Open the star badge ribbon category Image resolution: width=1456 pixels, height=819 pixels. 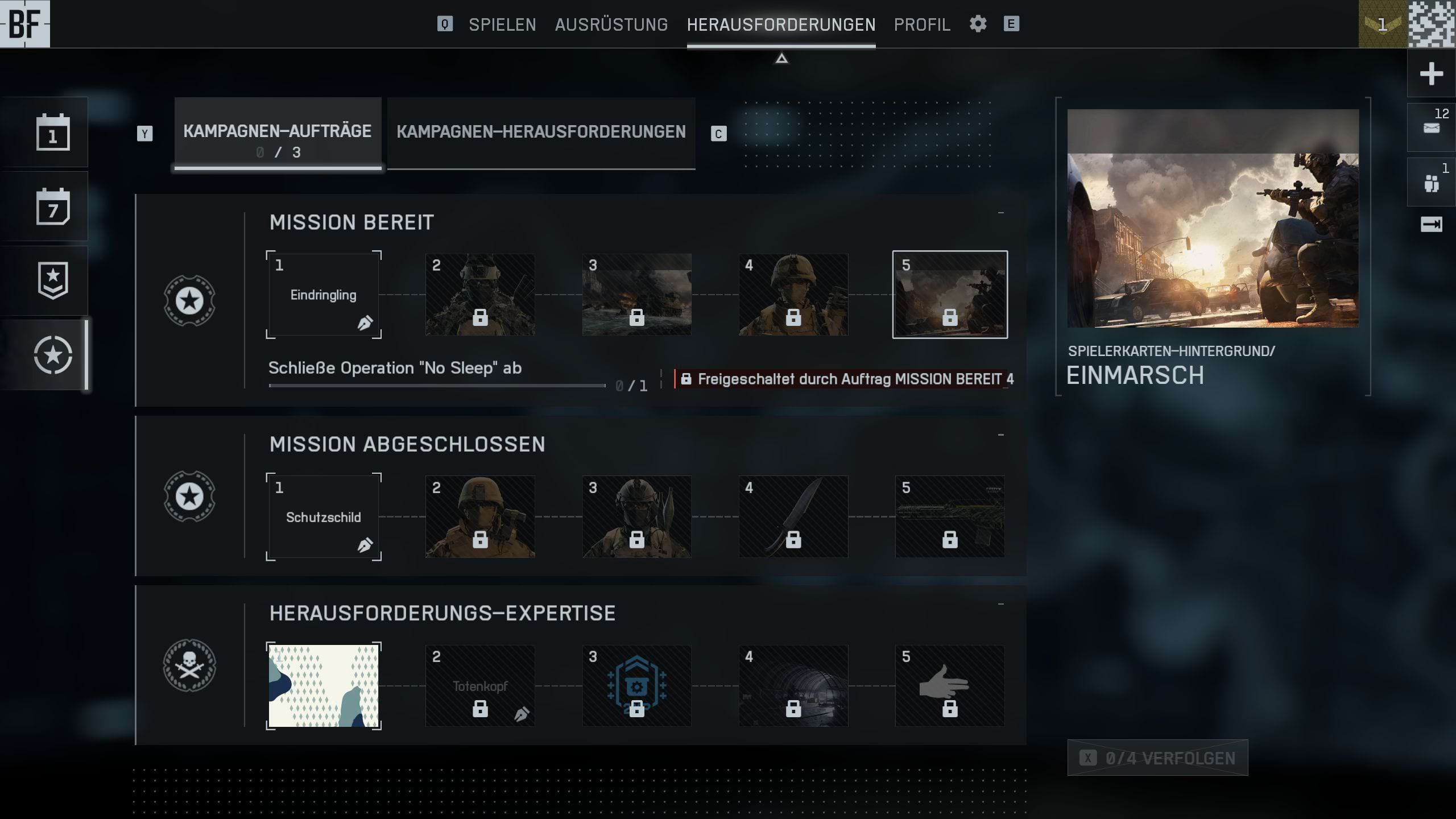click(53, 280)
